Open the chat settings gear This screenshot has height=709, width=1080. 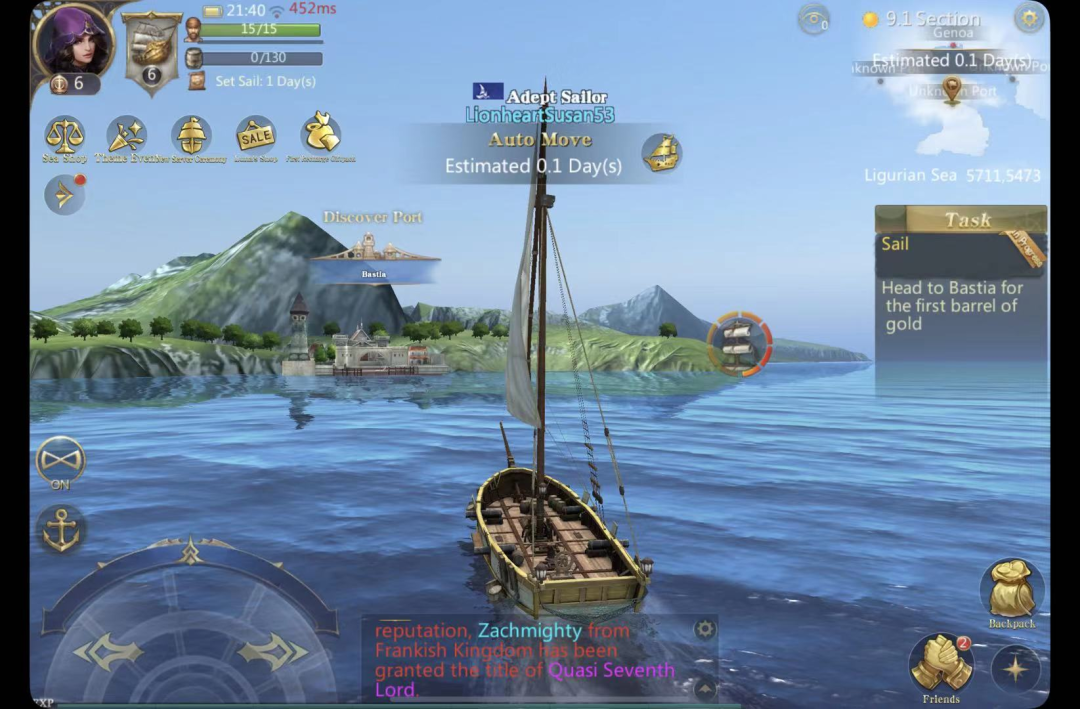[x=705, y=629]
